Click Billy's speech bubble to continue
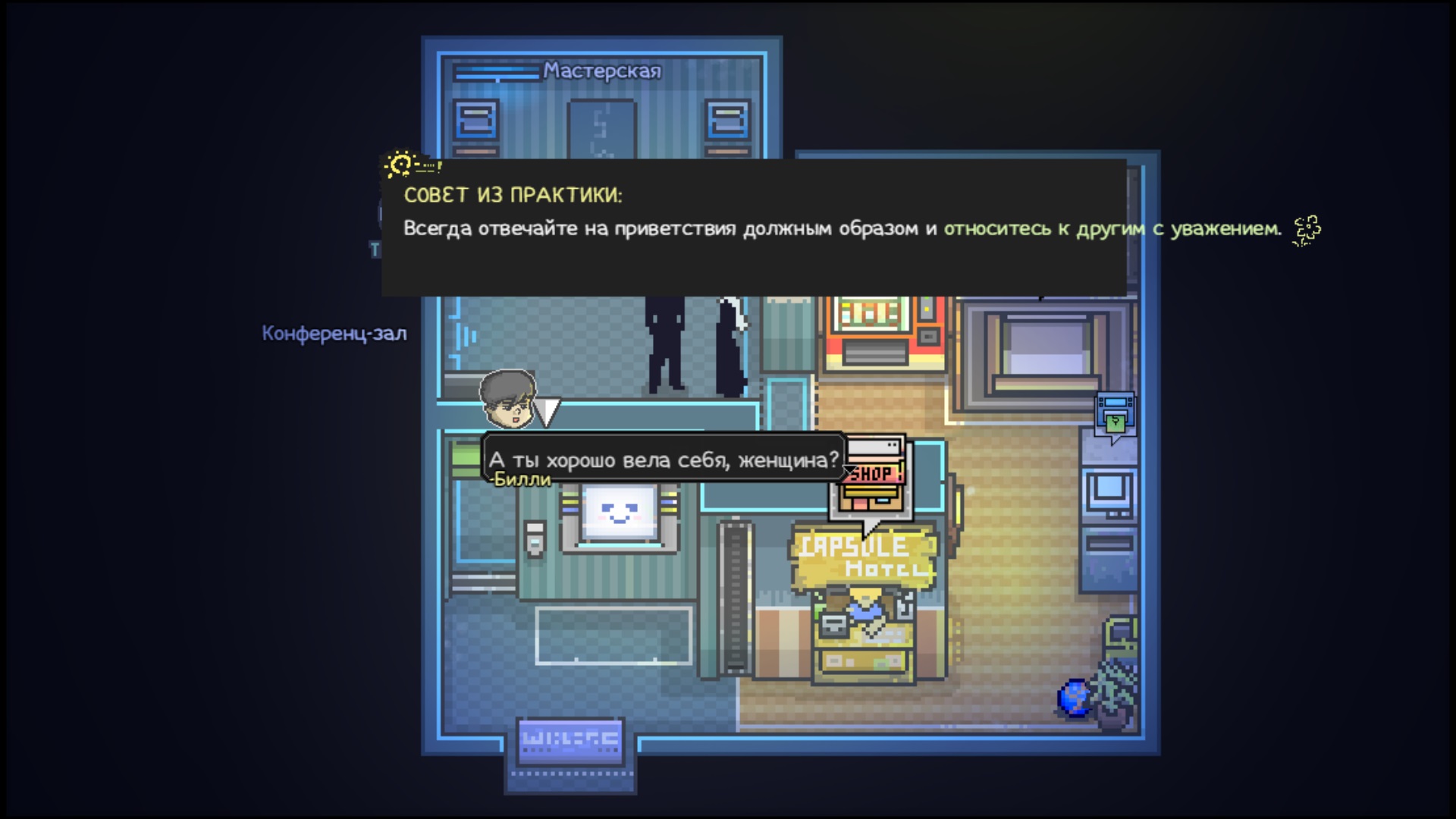 [x=664, y=459]
